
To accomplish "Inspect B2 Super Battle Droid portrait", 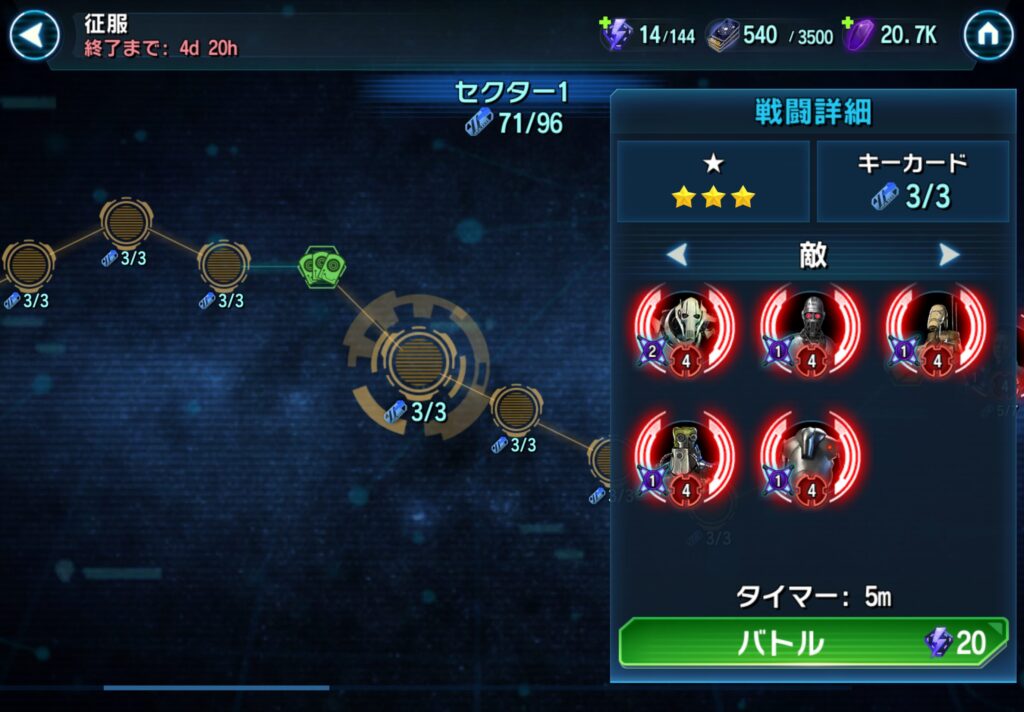I will [x=811, y=455].
